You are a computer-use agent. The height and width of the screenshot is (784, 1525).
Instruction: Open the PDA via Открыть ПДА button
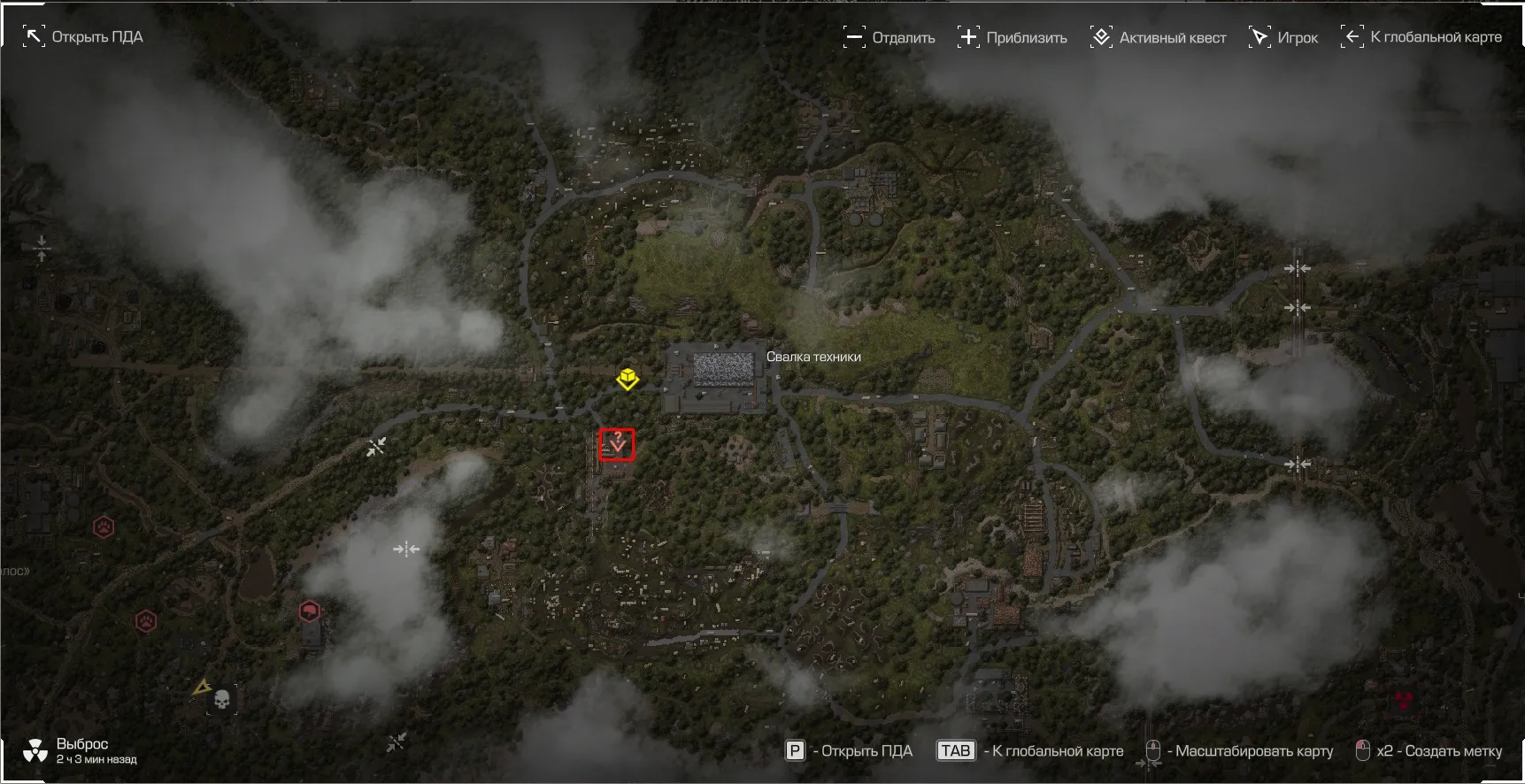coord(83,37)
